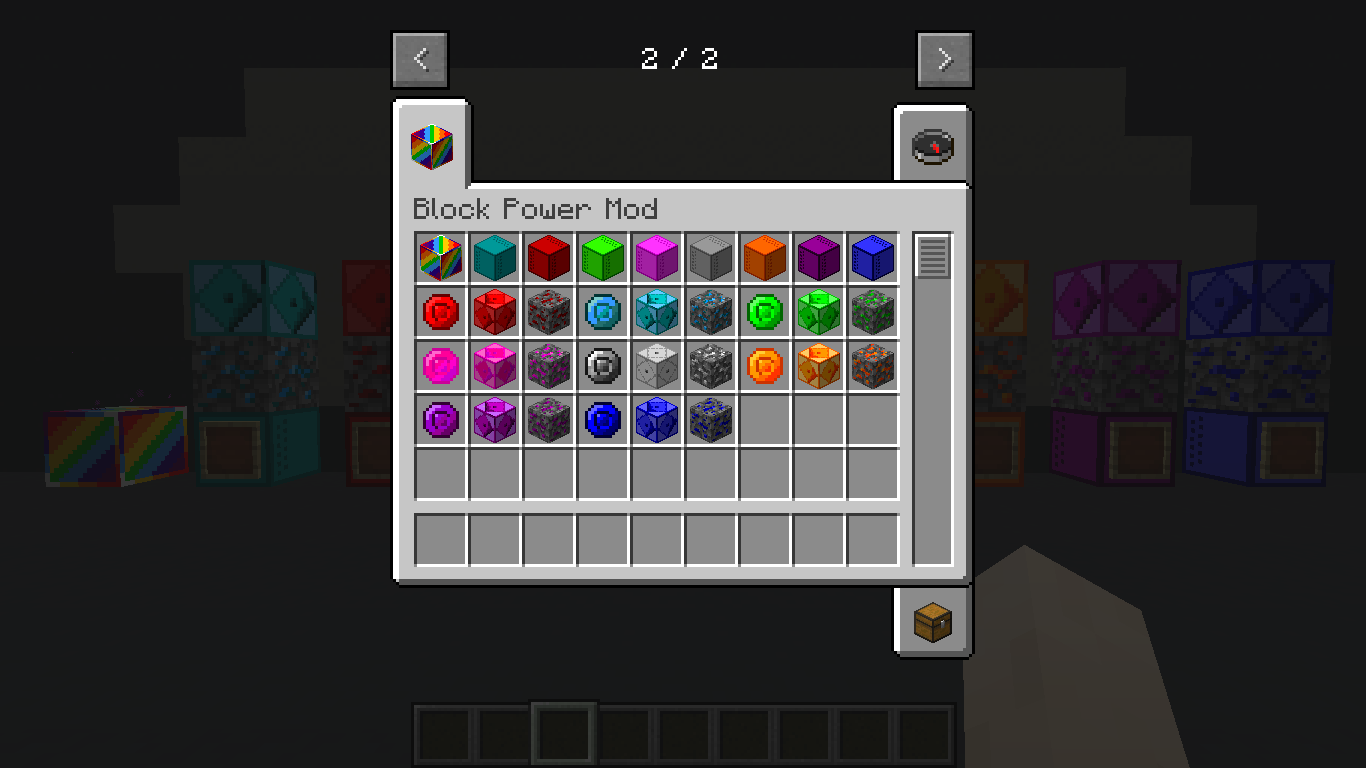The width and height of the screenshot is (1366, 768).
Task: Grab the dark blue orb item
Action: [x=603, y=419]
